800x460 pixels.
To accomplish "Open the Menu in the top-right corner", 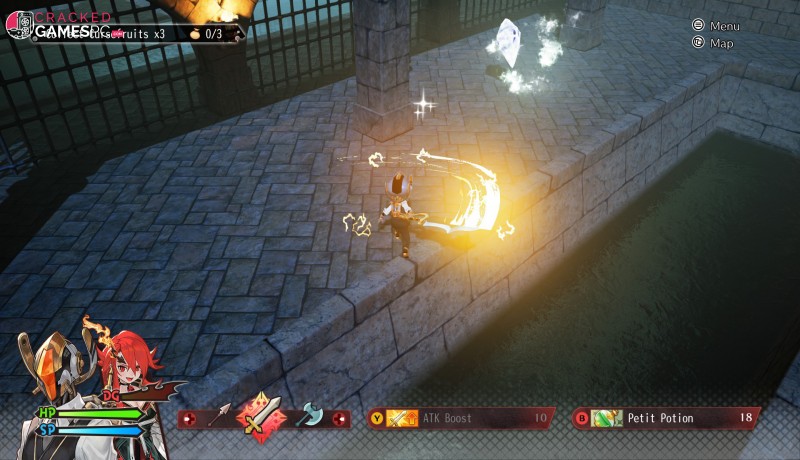I will point(716,26).
